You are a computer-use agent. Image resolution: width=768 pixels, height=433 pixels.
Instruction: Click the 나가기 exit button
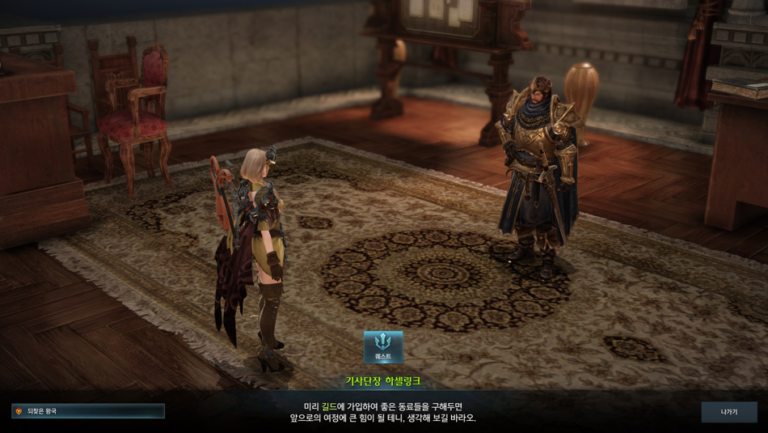point(728,411)
